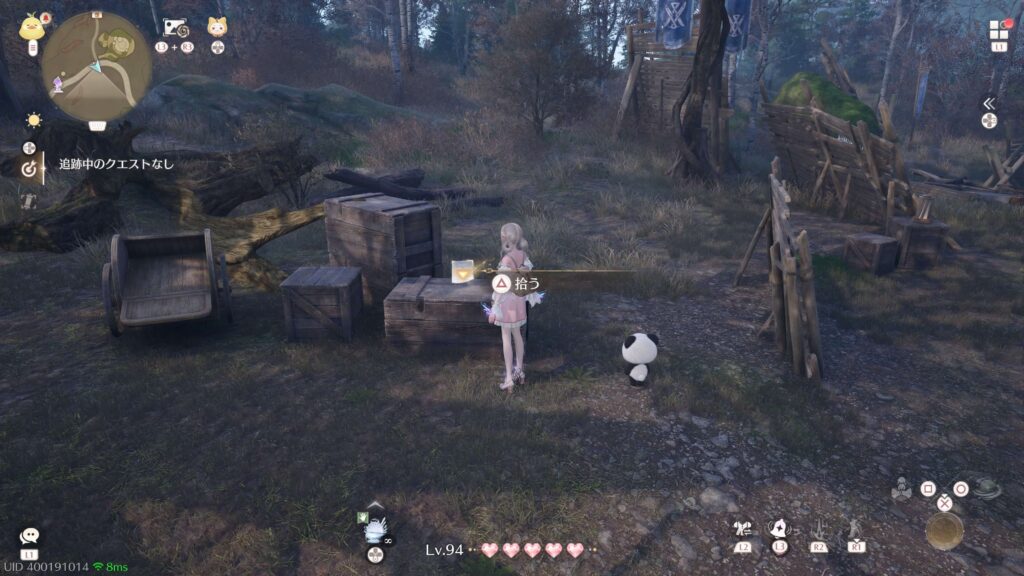Open the circular minimap

[97, 66]
